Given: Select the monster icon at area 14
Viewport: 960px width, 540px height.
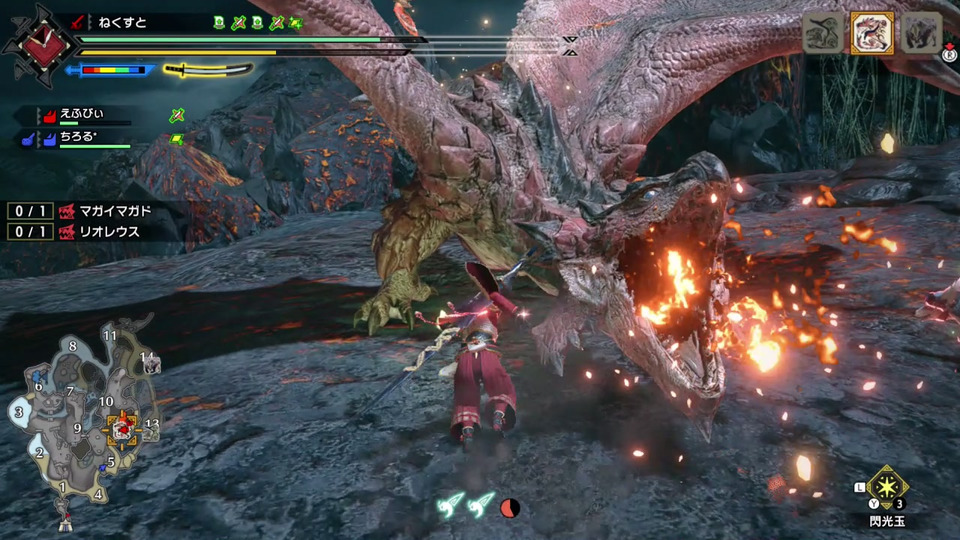Looking at the screenshot, I should pos(150,364).
